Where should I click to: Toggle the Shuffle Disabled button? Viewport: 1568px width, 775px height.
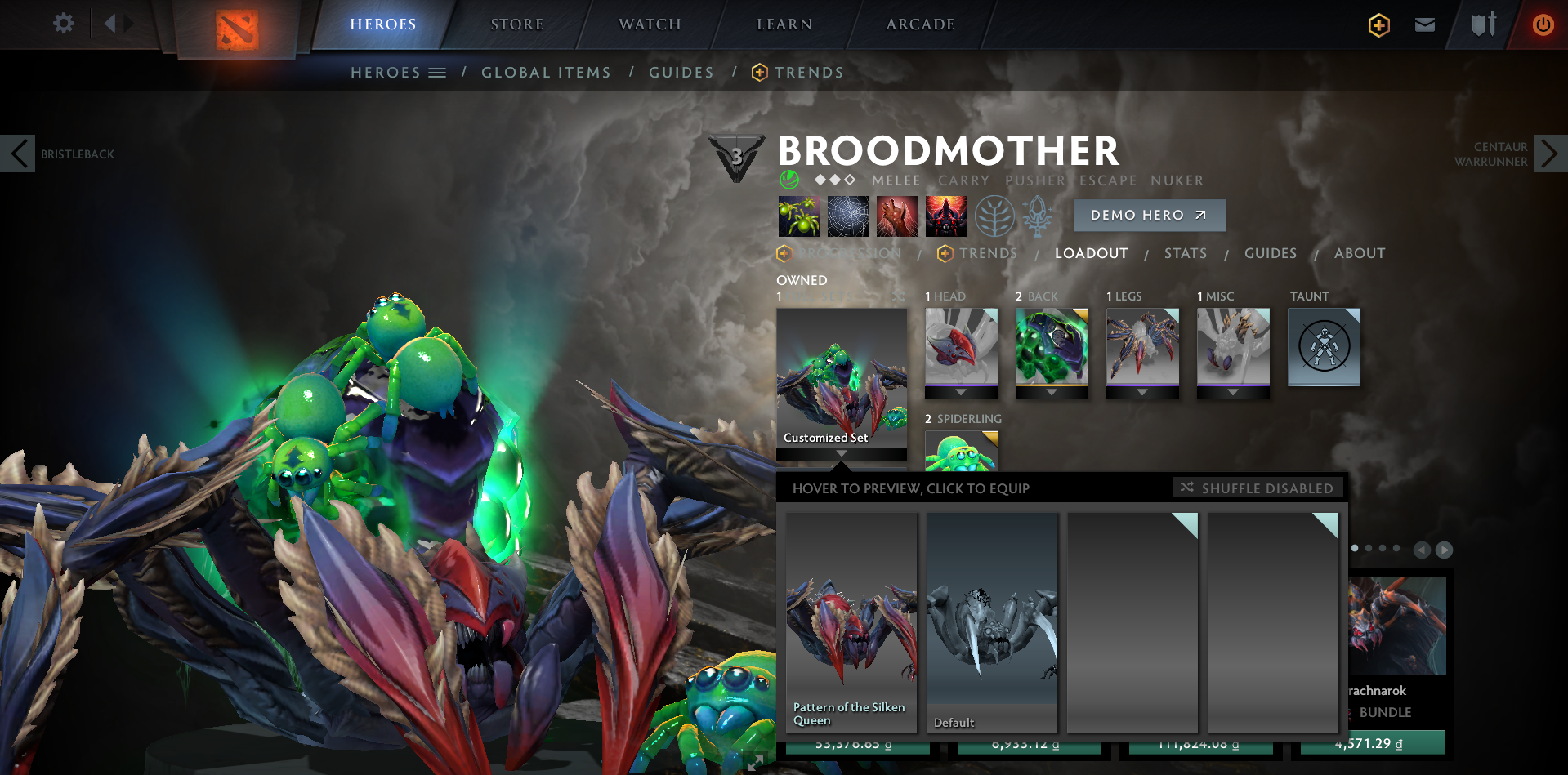1258,488
